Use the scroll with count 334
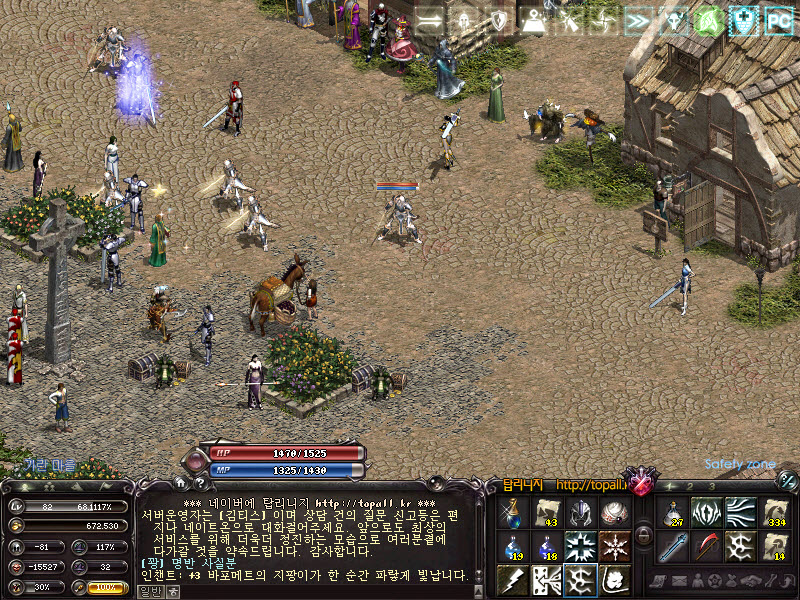Viewport: 800px width, 600px height. [x=775, y=513]
